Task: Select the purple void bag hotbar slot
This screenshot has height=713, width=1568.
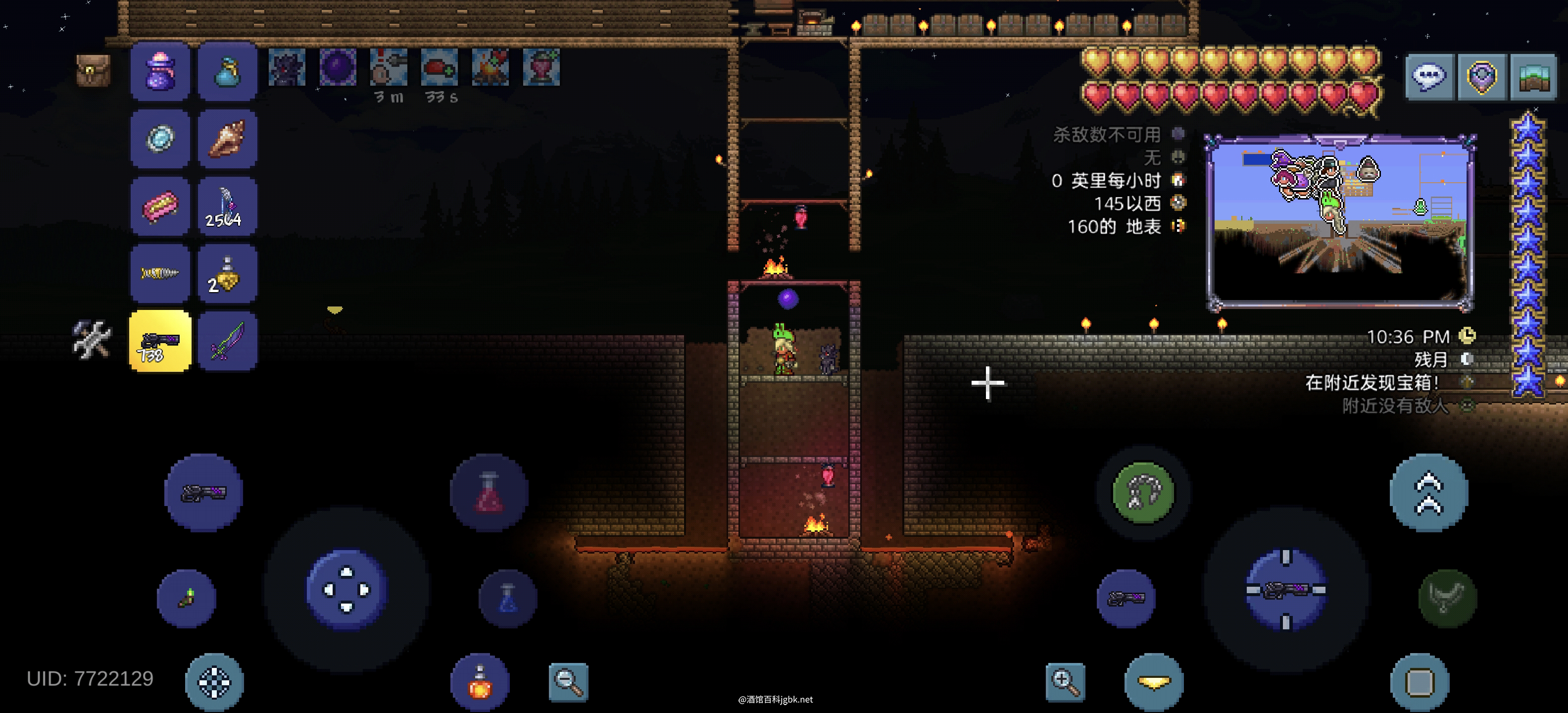Action: (160, 72)
